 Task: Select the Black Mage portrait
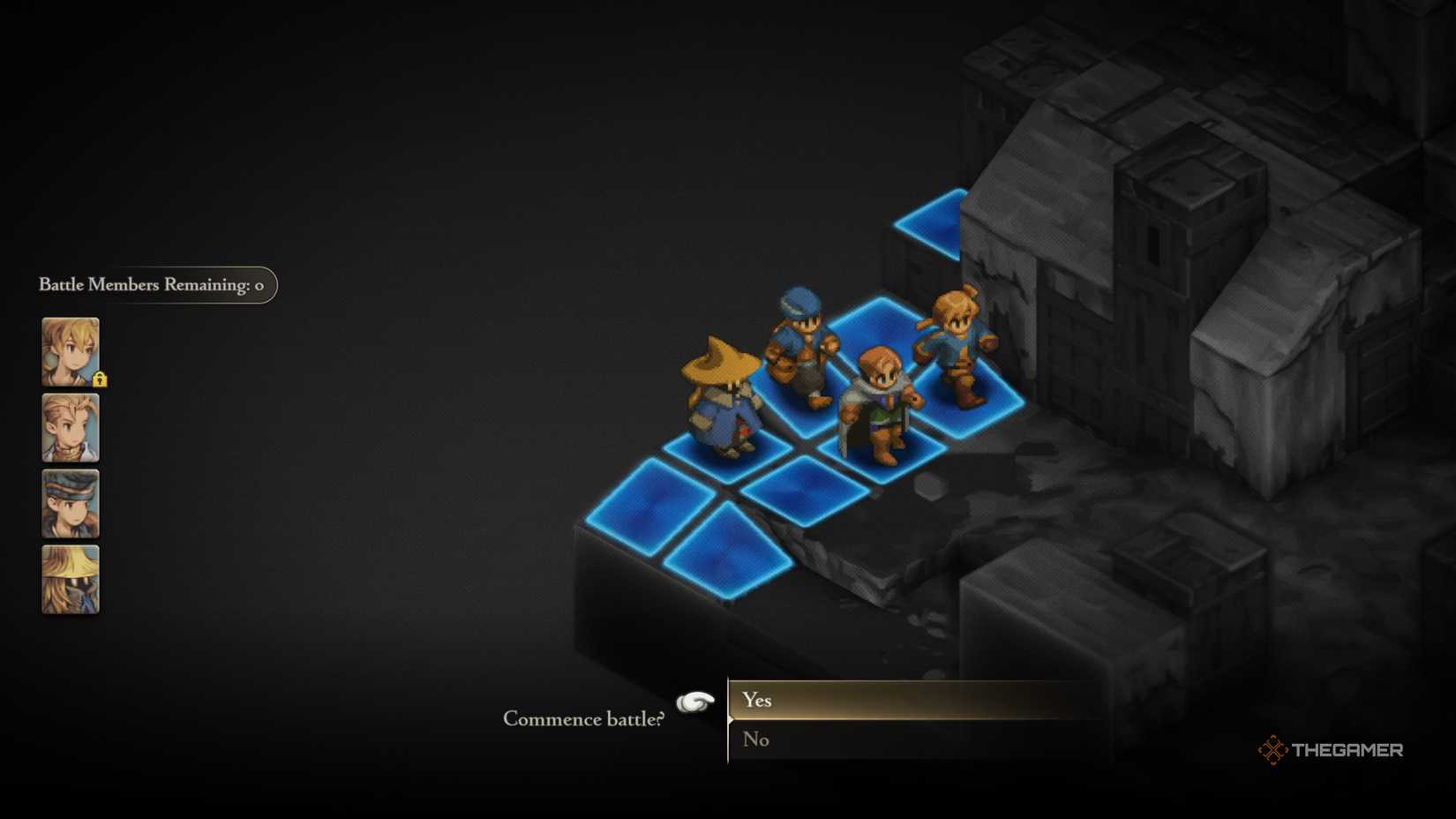click(69, 579)
